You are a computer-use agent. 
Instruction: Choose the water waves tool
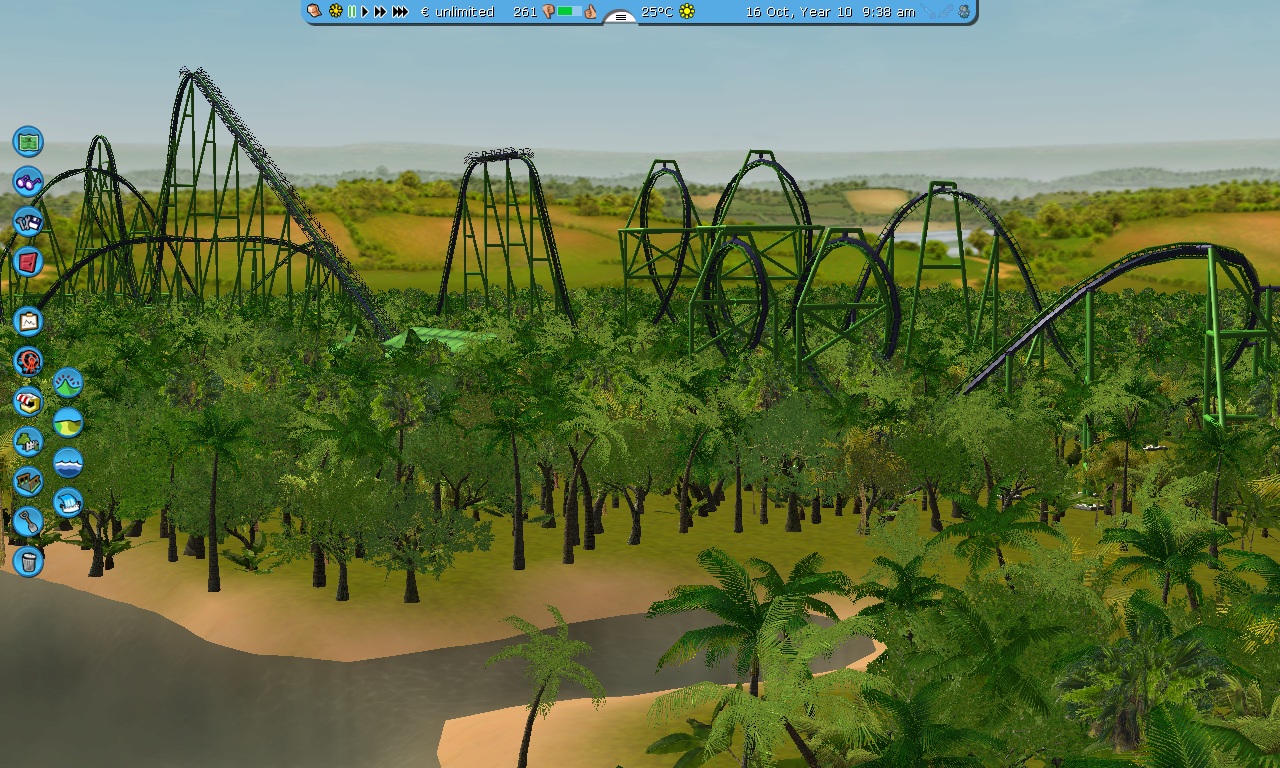click(x=67, y=462)
